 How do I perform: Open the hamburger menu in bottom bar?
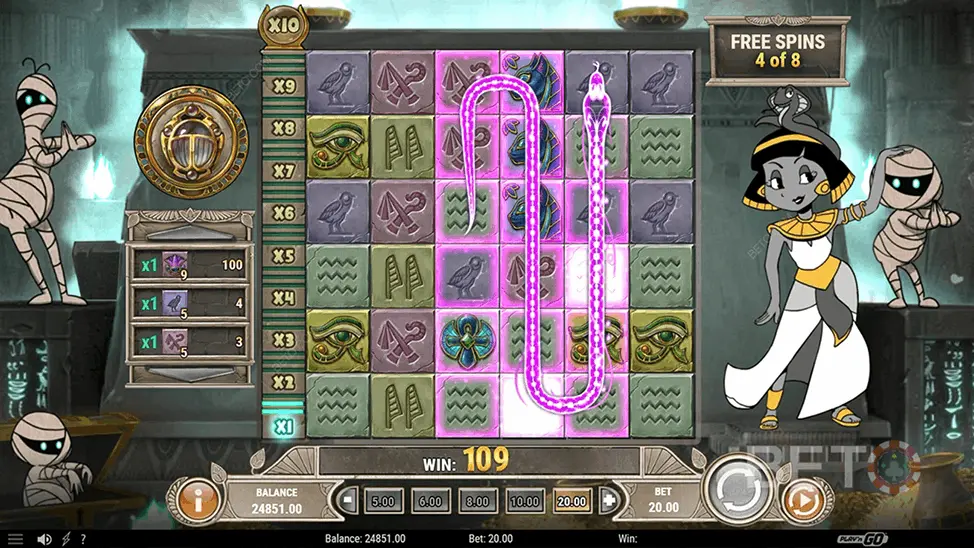(x=15, y=539)
